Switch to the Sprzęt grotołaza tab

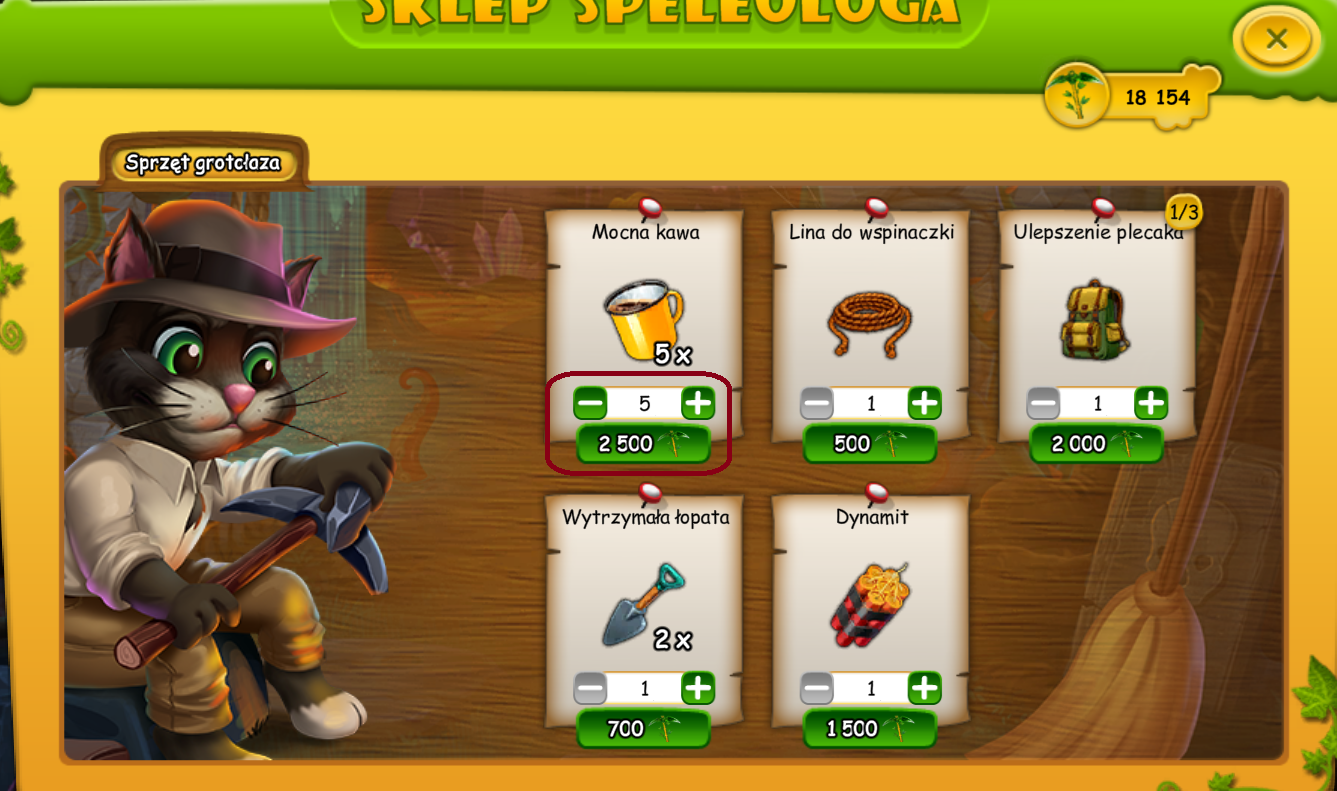(203, 163)
